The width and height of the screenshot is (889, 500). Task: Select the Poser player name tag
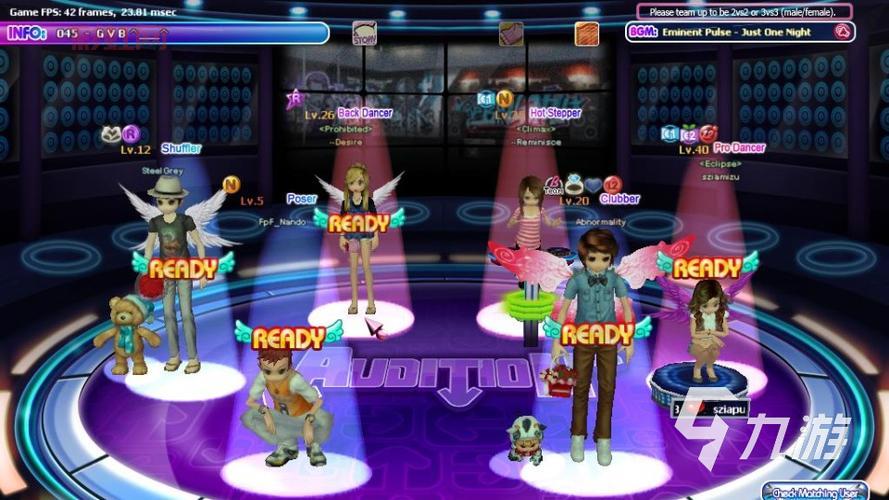[301, 199]
